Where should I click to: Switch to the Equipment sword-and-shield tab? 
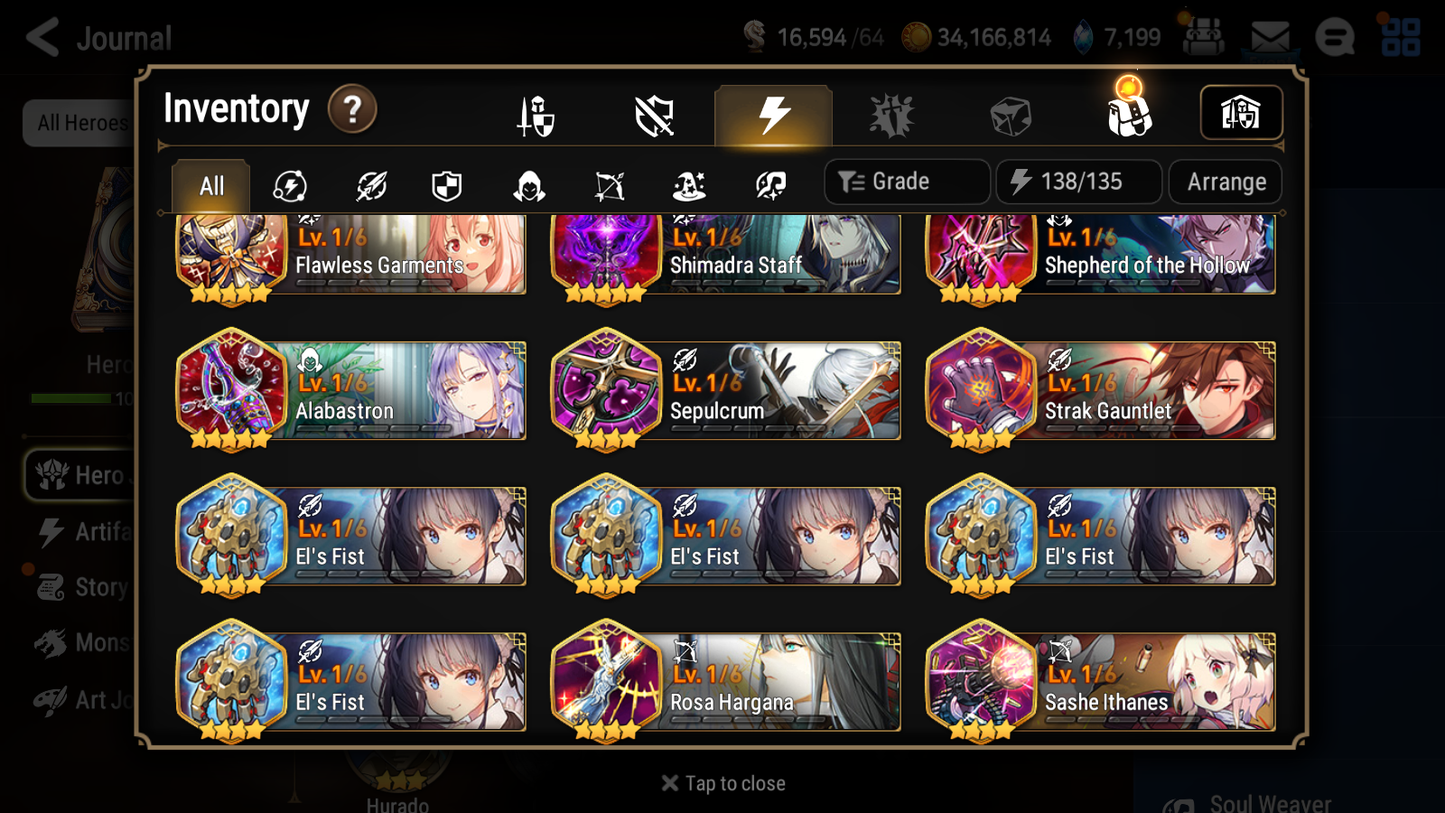point(536,113)
